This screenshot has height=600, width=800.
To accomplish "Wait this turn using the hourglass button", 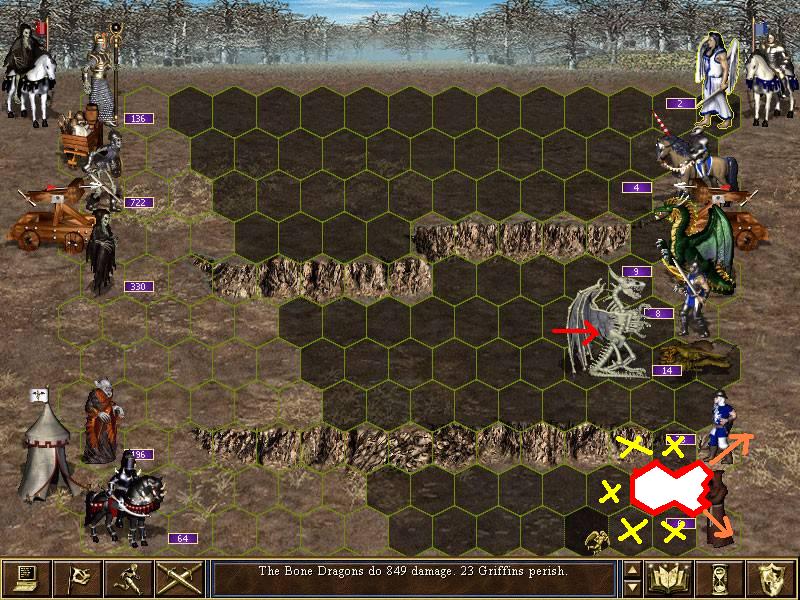I will 719,578.
